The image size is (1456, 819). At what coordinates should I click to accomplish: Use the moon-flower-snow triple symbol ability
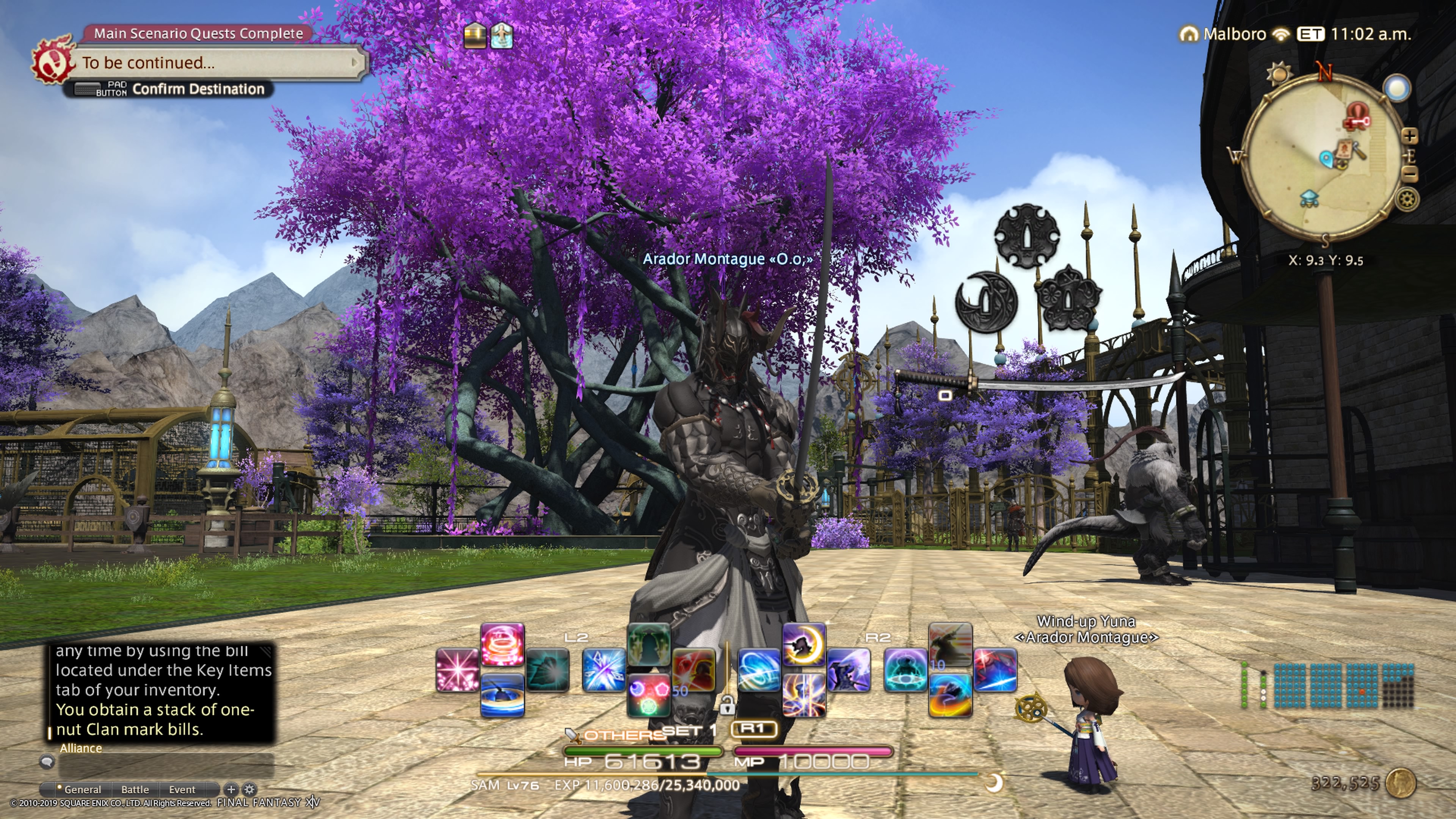pyautogui.click(x=648, y=695)
